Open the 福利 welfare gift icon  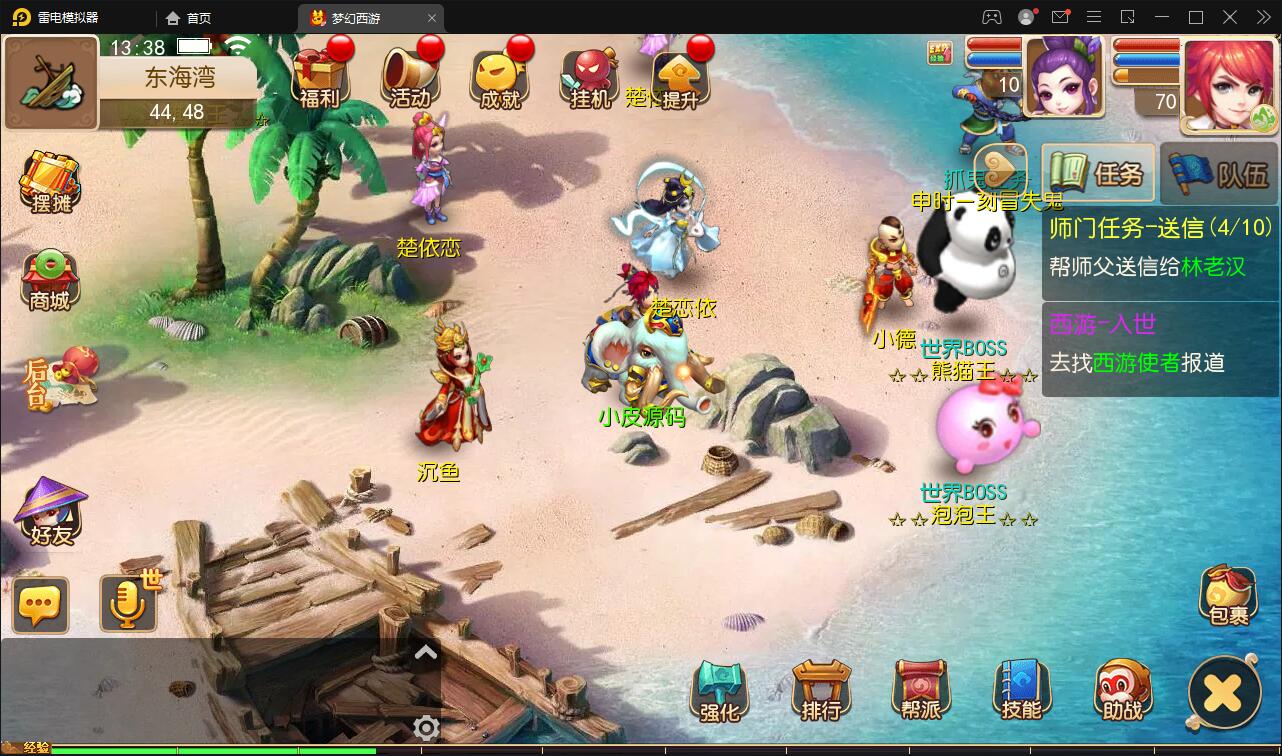[320, 76]
